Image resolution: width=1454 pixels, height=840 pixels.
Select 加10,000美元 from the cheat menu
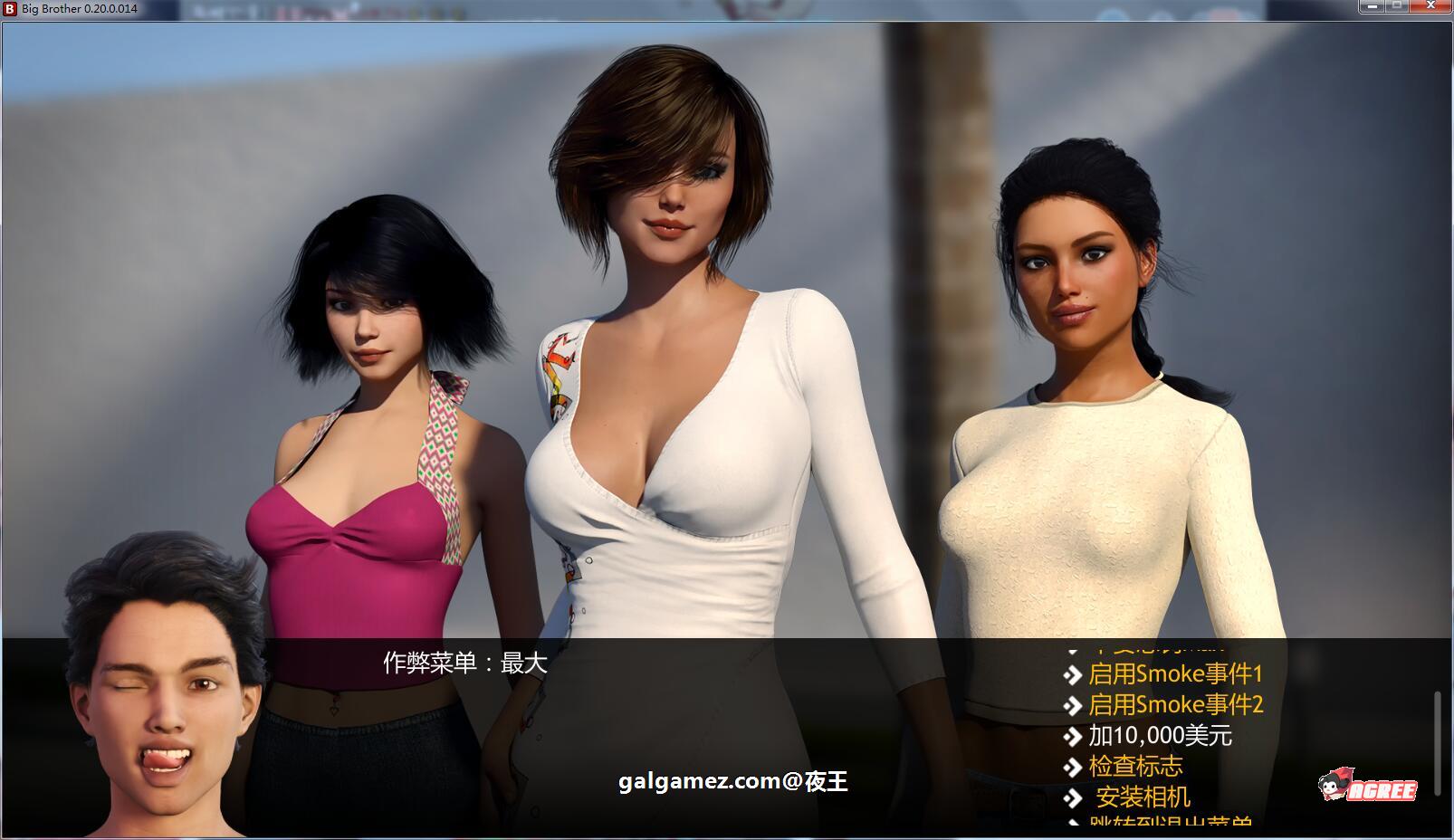(x=1162, y=736)
